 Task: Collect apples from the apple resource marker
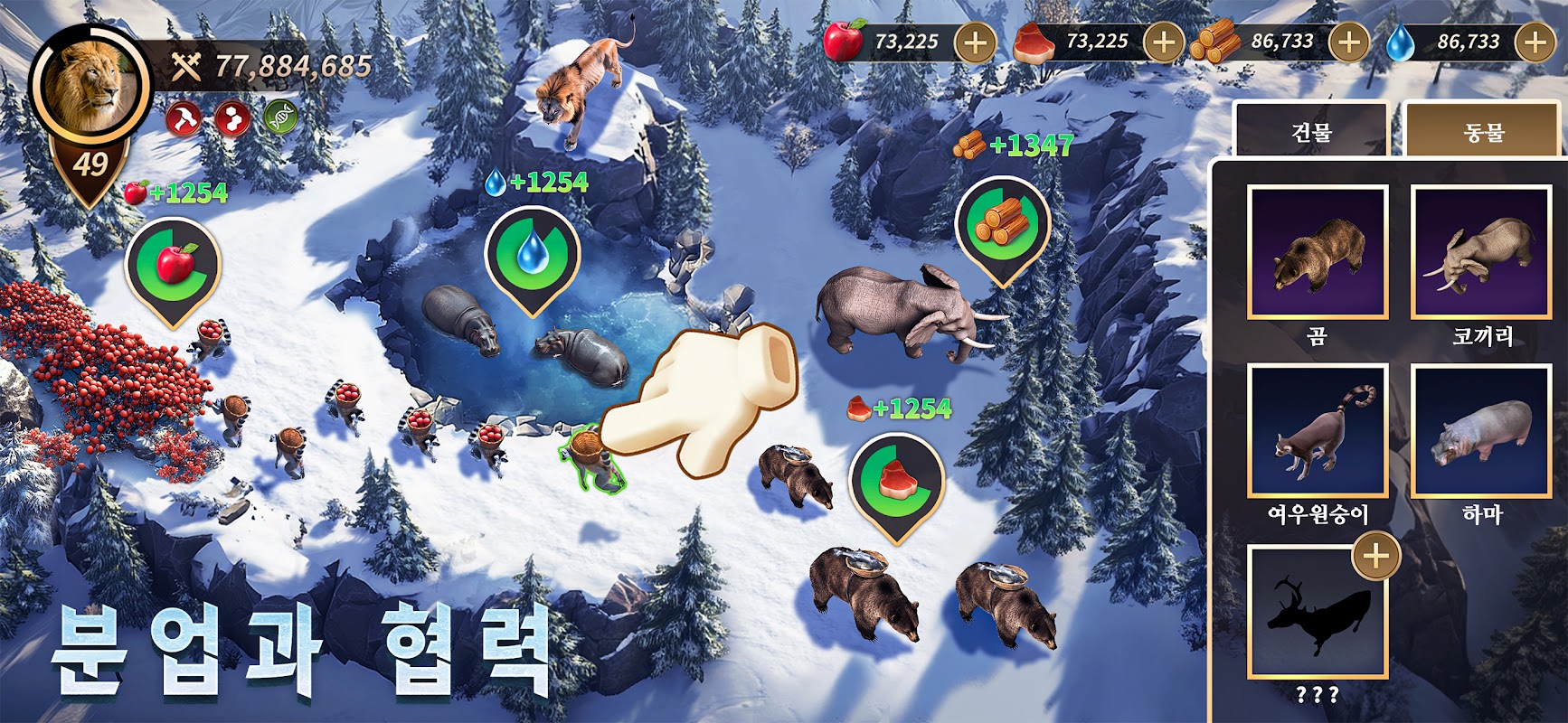(173, 265)
